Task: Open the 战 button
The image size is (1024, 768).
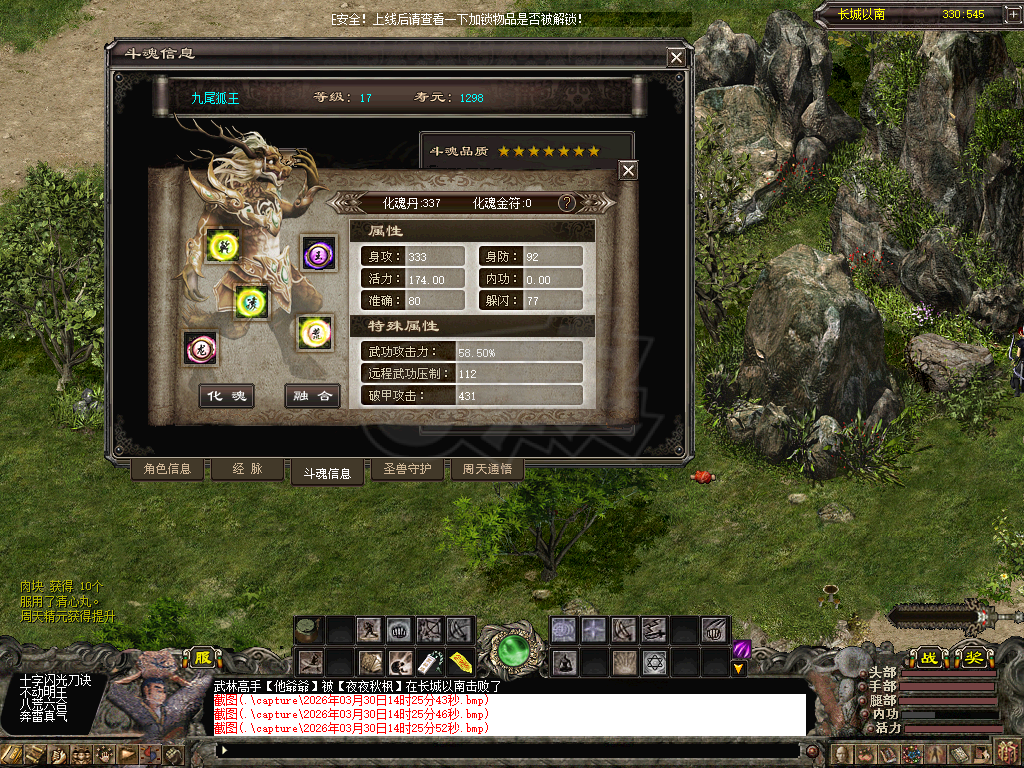Action: click(930, 657)
